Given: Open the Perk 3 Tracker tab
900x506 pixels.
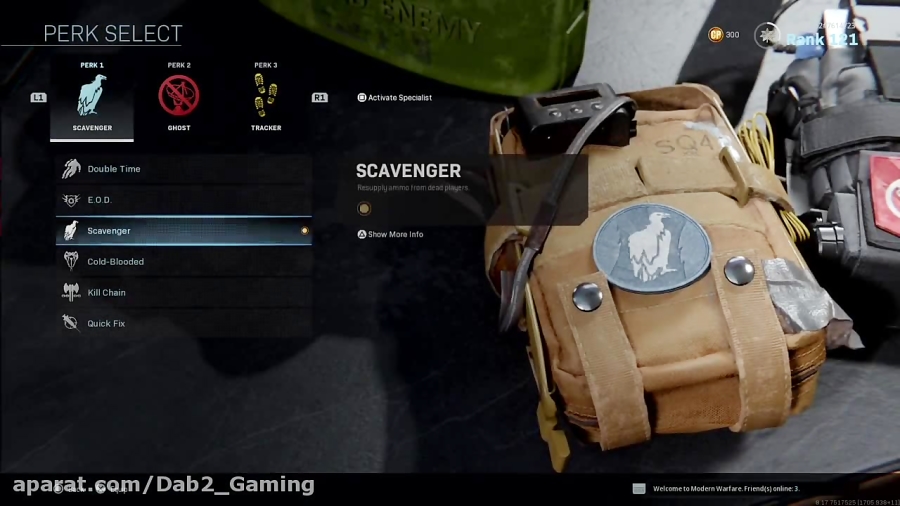Looking at the screenshot, I should tap(265, 99).
